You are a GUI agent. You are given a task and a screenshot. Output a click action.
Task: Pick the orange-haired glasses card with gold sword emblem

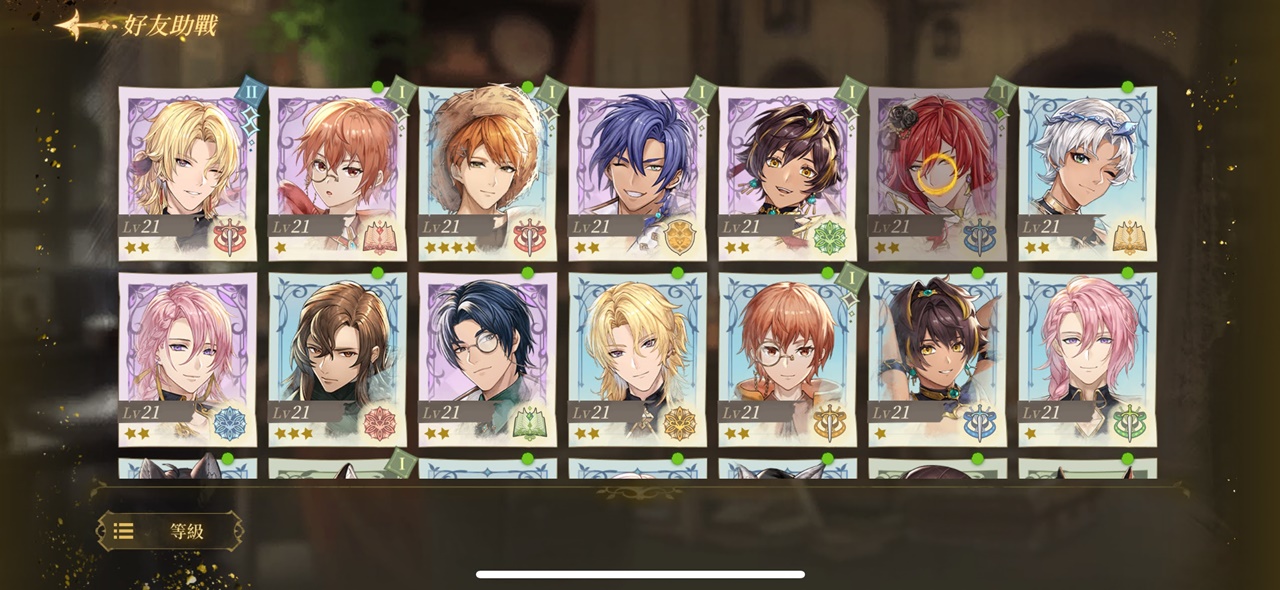point(787,358)
